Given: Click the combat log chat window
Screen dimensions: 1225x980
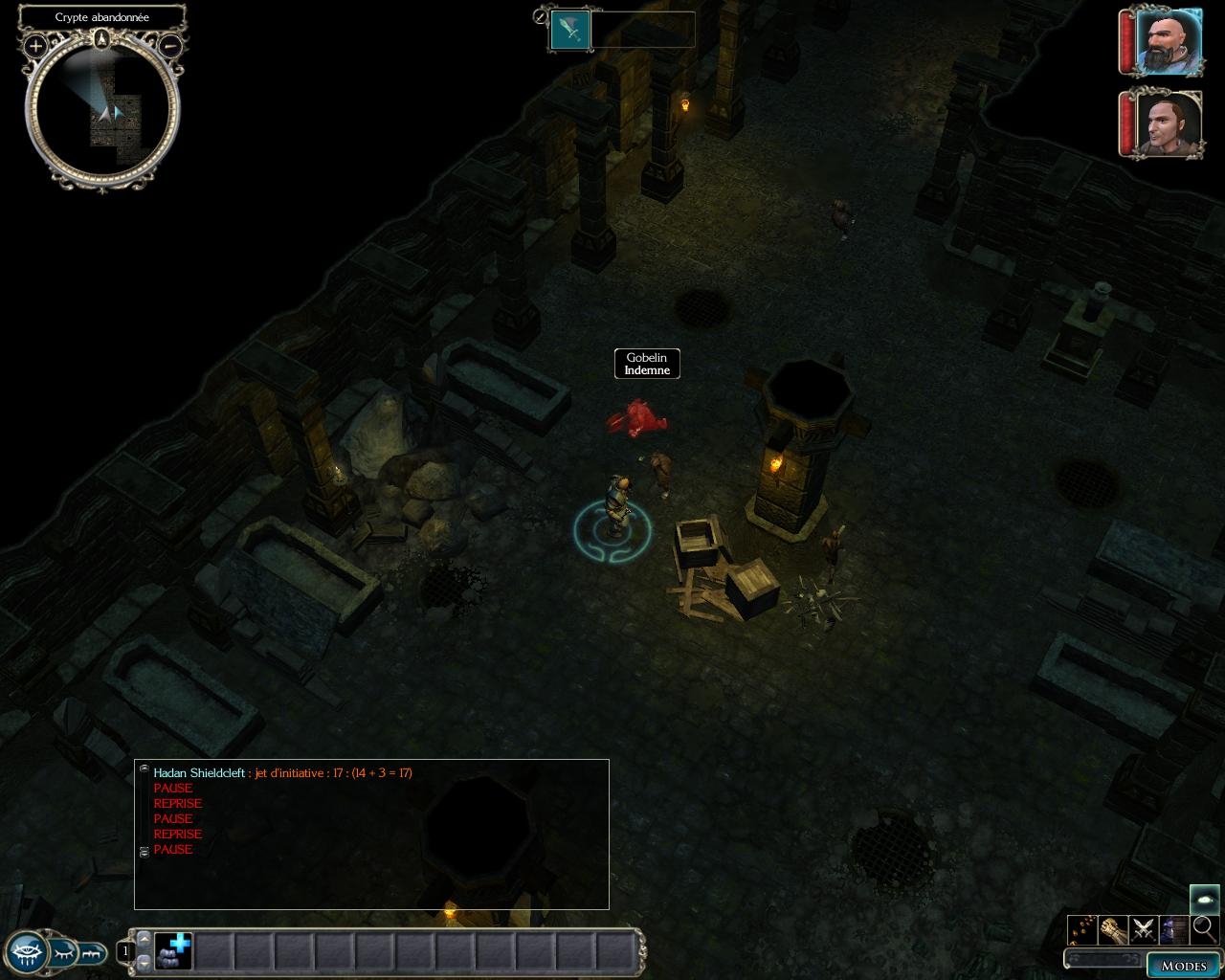Looking at the screenshot, I should [x=371, y=834].
